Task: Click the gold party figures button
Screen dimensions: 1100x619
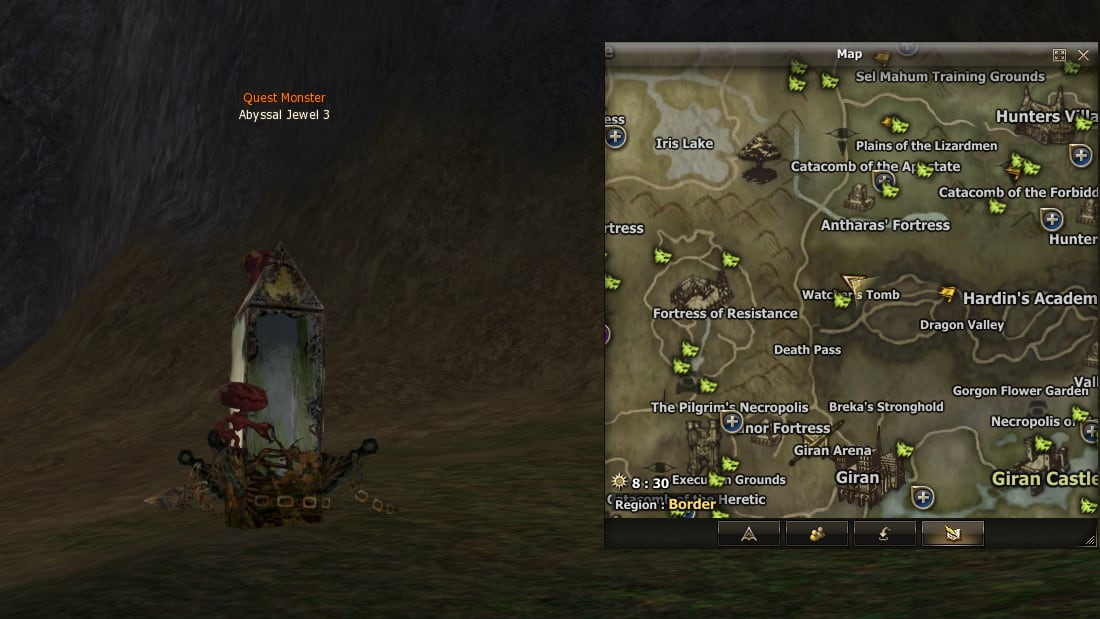Action: (817, 534)
